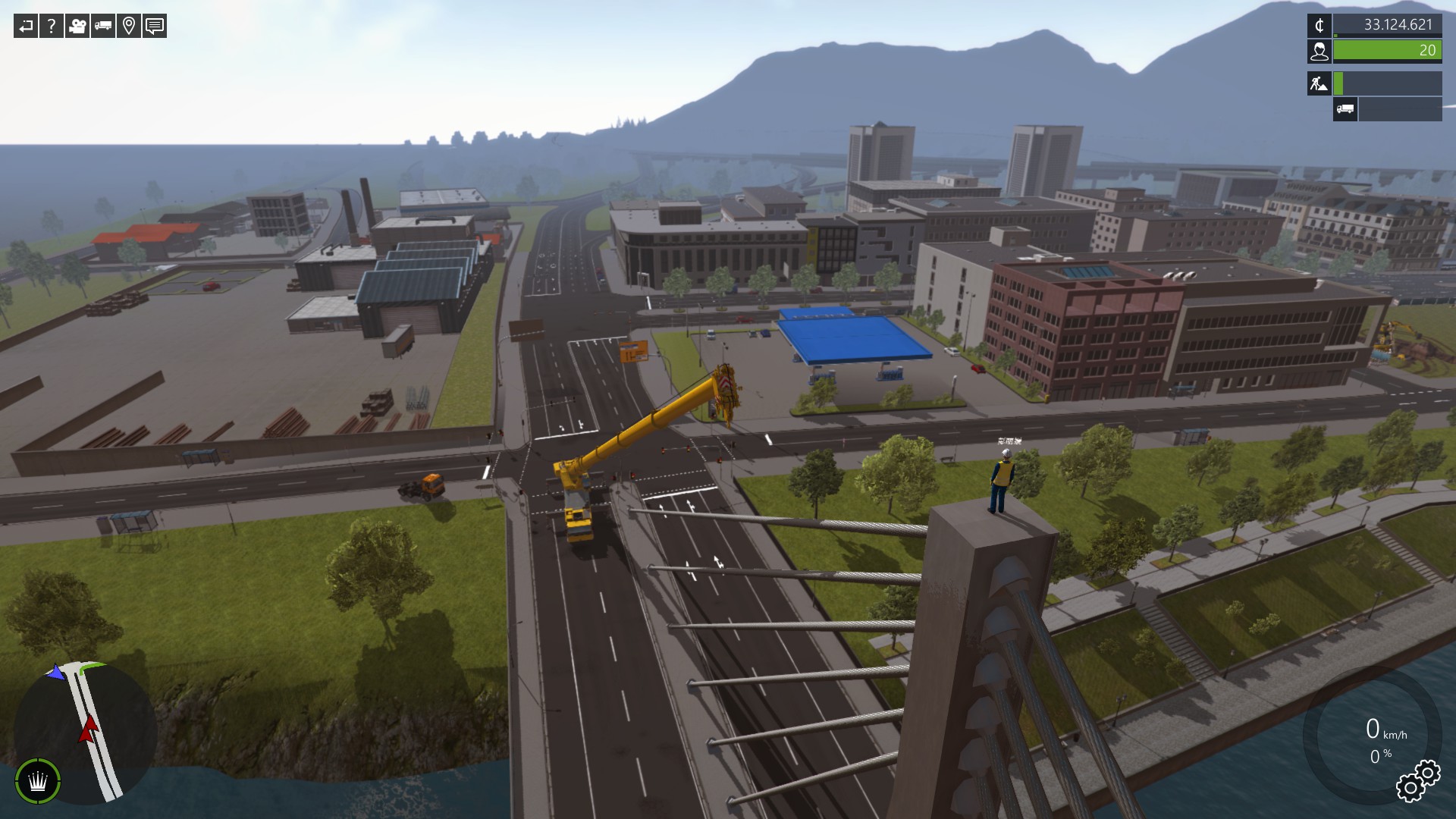
Task: Open the help screen with the question mark
Action: point(51,27)
